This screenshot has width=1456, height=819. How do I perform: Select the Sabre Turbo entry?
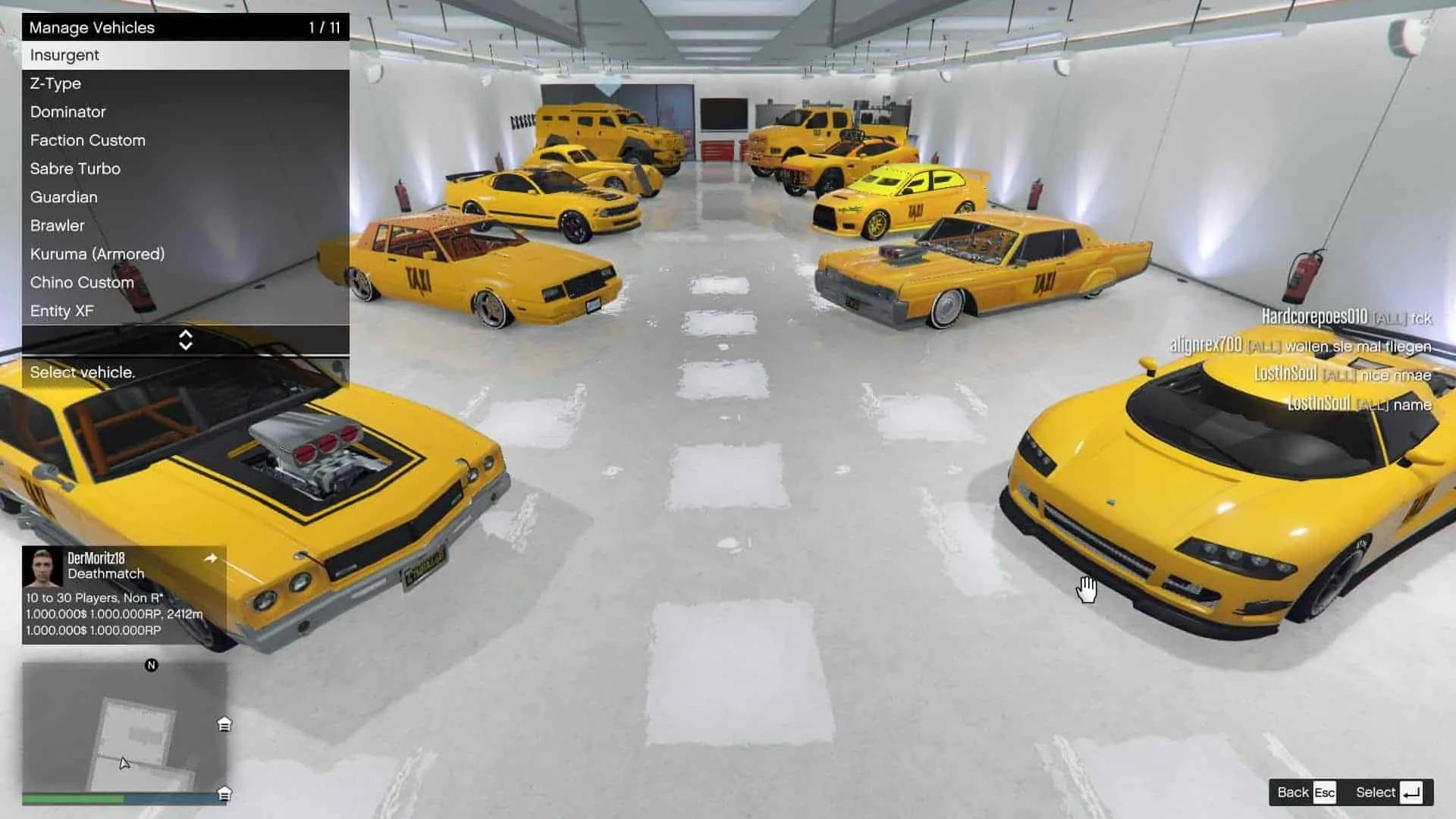[x=185, y=168]
